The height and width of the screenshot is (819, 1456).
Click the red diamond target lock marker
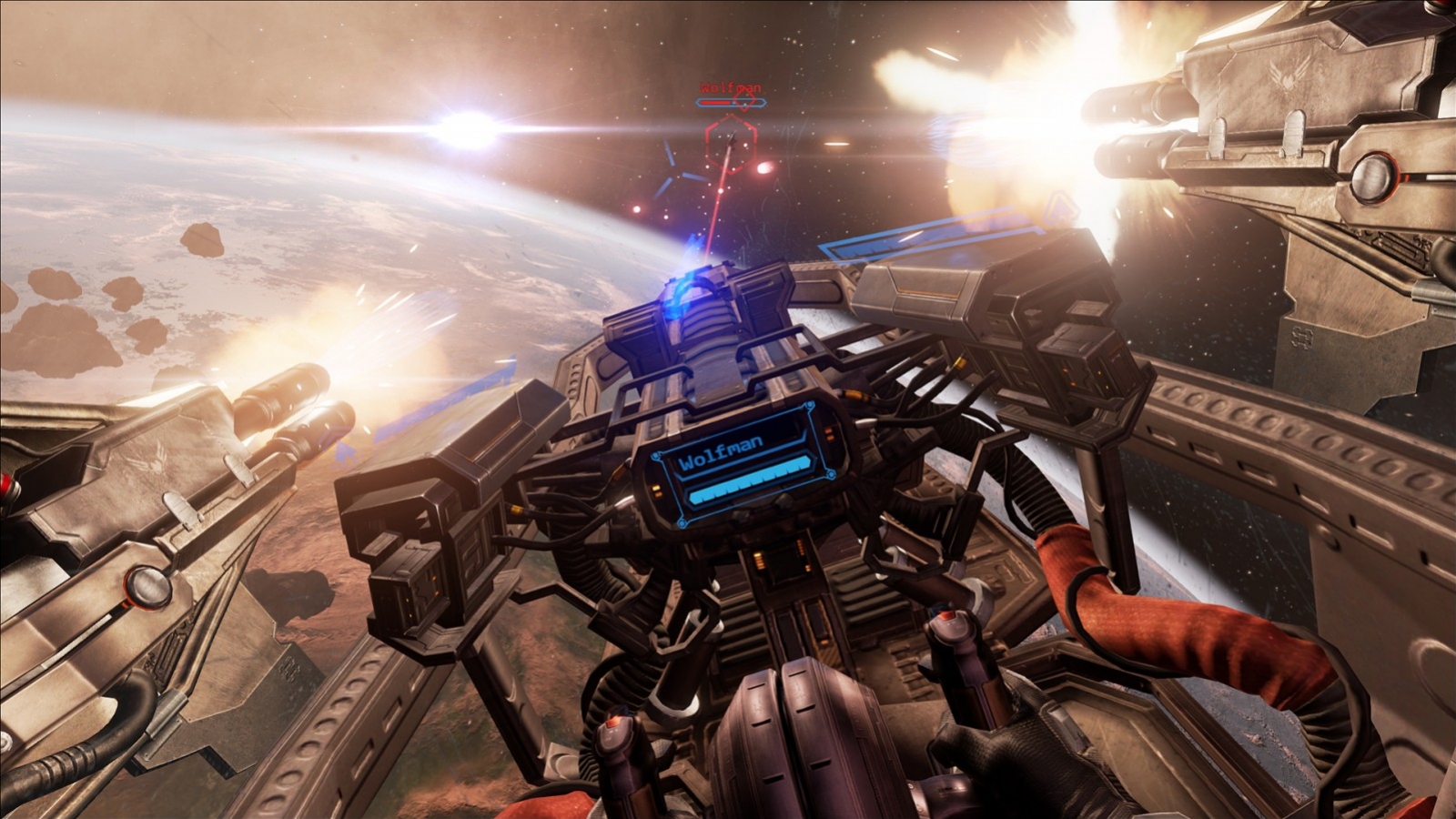point(744,102)
